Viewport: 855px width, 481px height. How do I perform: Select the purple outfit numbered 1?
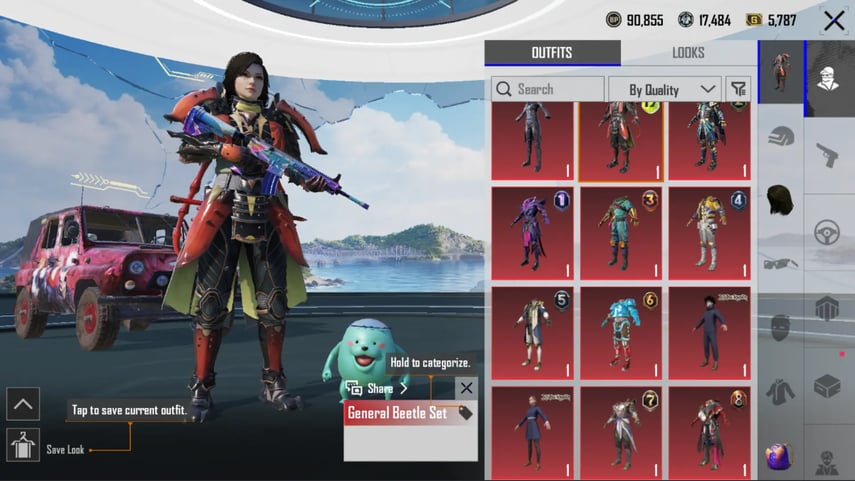[532, 233]
